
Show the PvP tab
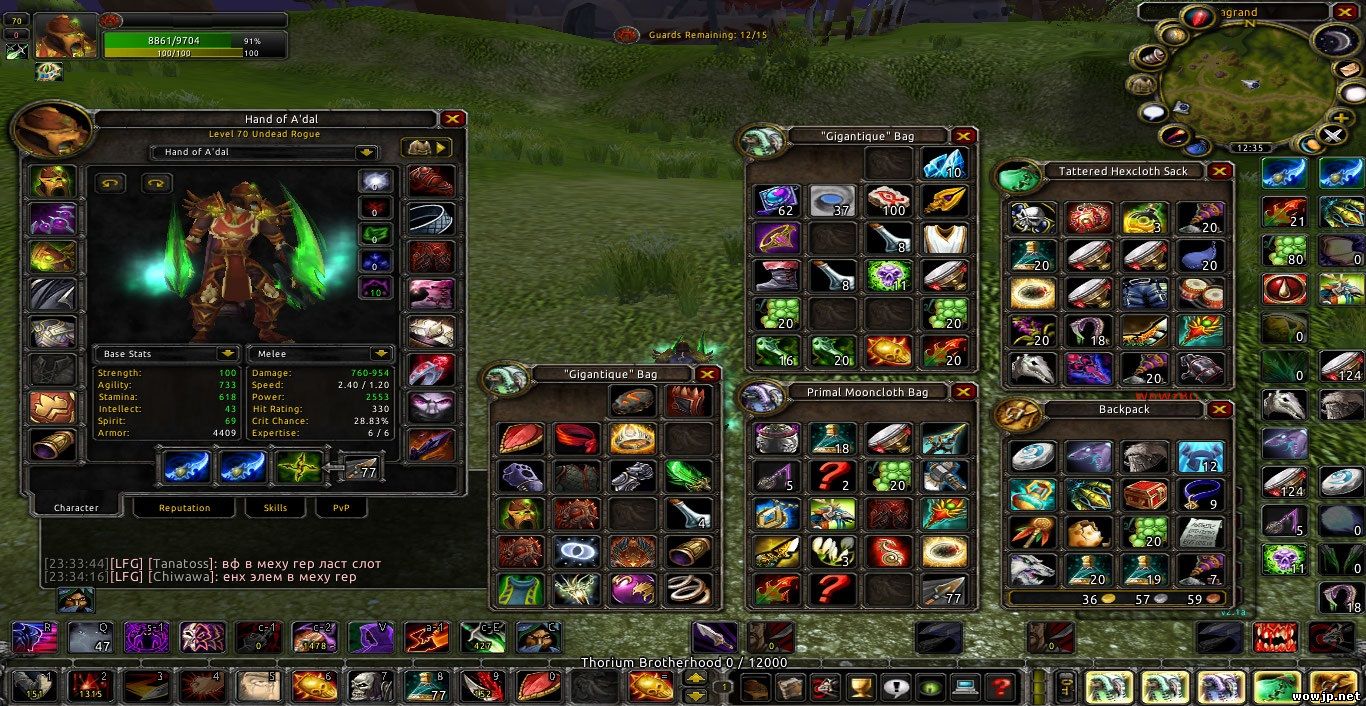tap(334, 508)
